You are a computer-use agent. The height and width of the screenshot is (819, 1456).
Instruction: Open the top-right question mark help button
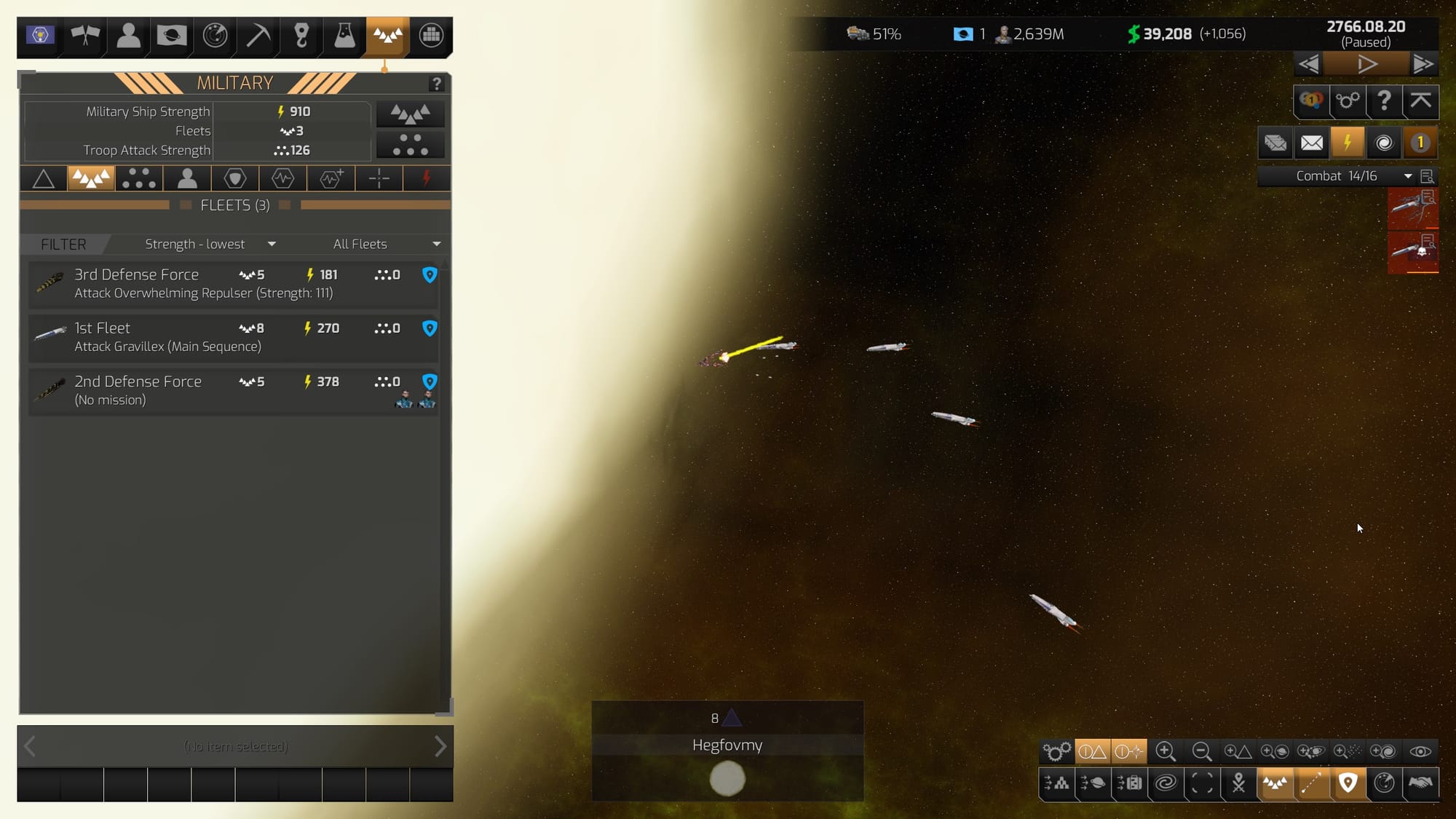[x=1384, y=100]
